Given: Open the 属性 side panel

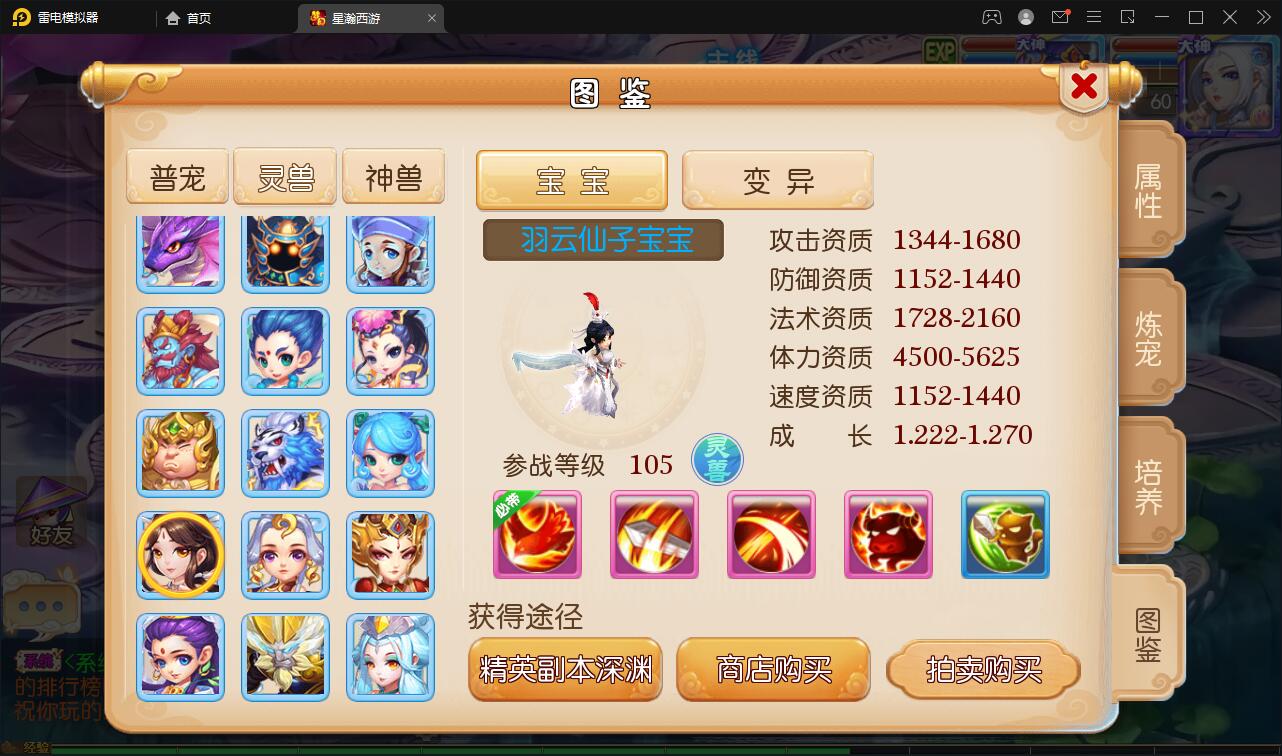Looking at the screenshot, I should click(x=1146, y=188).
